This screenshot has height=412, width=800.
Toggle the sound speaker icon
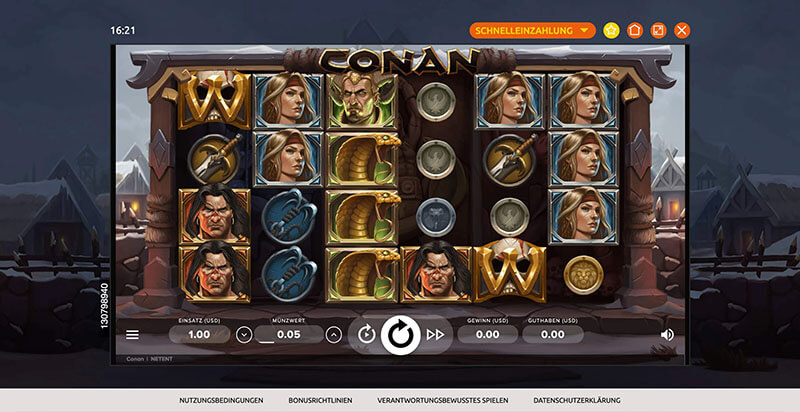point(667,334)
